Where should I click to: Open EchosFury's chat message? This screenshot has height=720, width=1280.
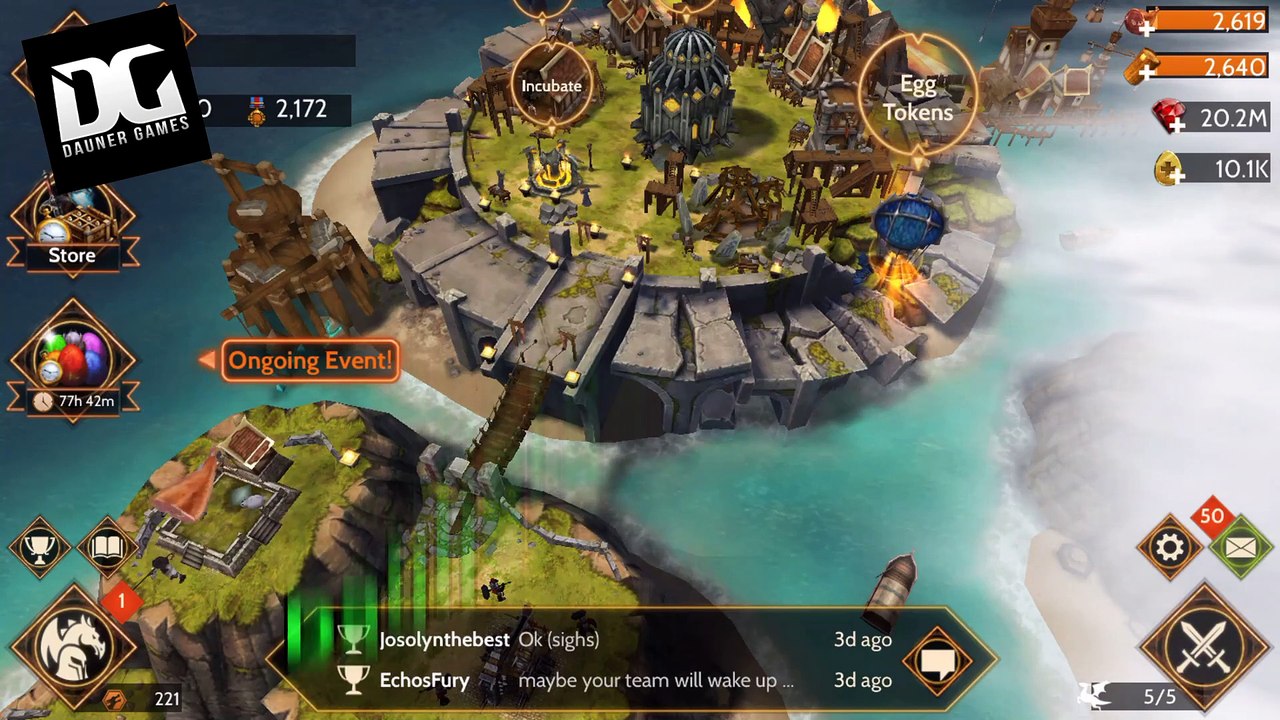pos(600,681)
